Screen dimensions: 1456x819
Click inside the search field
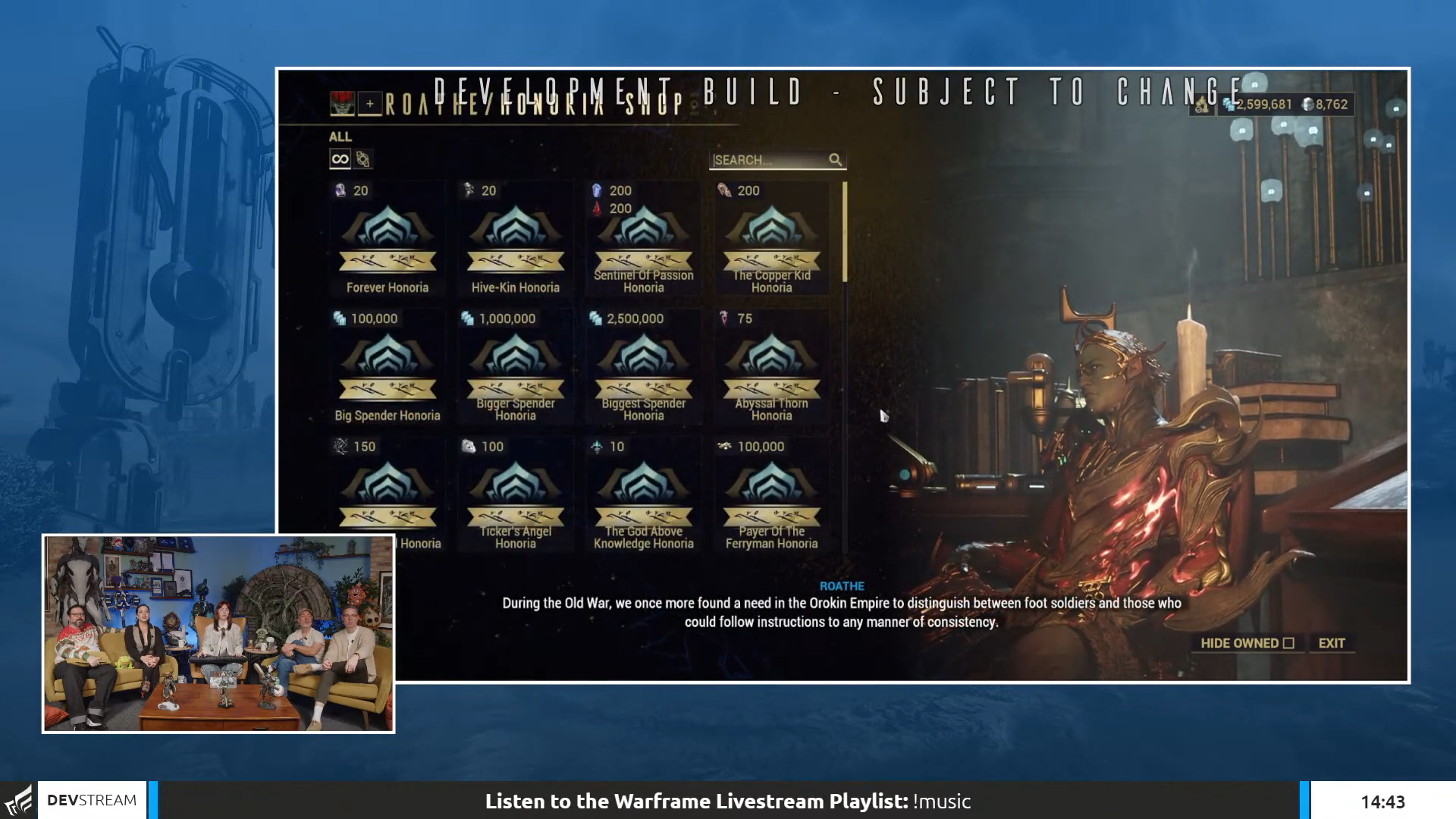pos(766,160)
